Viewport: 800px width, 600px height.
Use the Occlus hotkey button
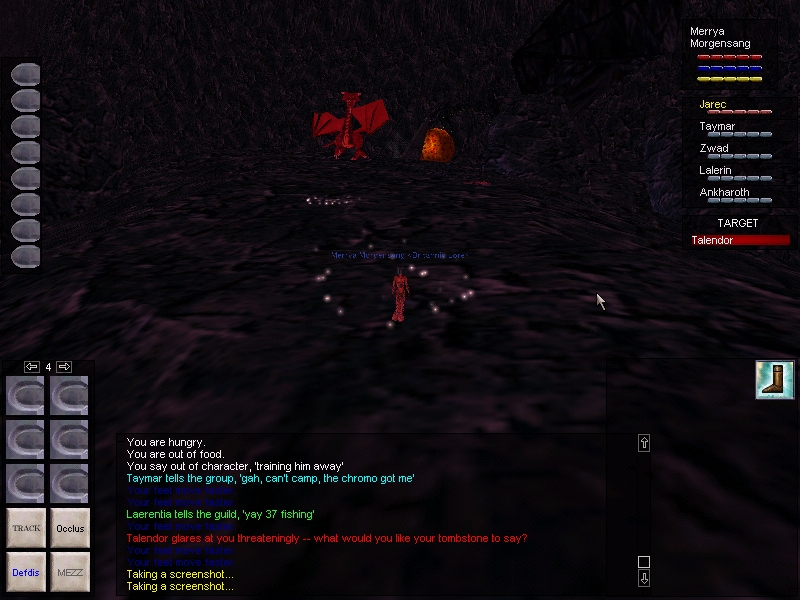point(70,527)
